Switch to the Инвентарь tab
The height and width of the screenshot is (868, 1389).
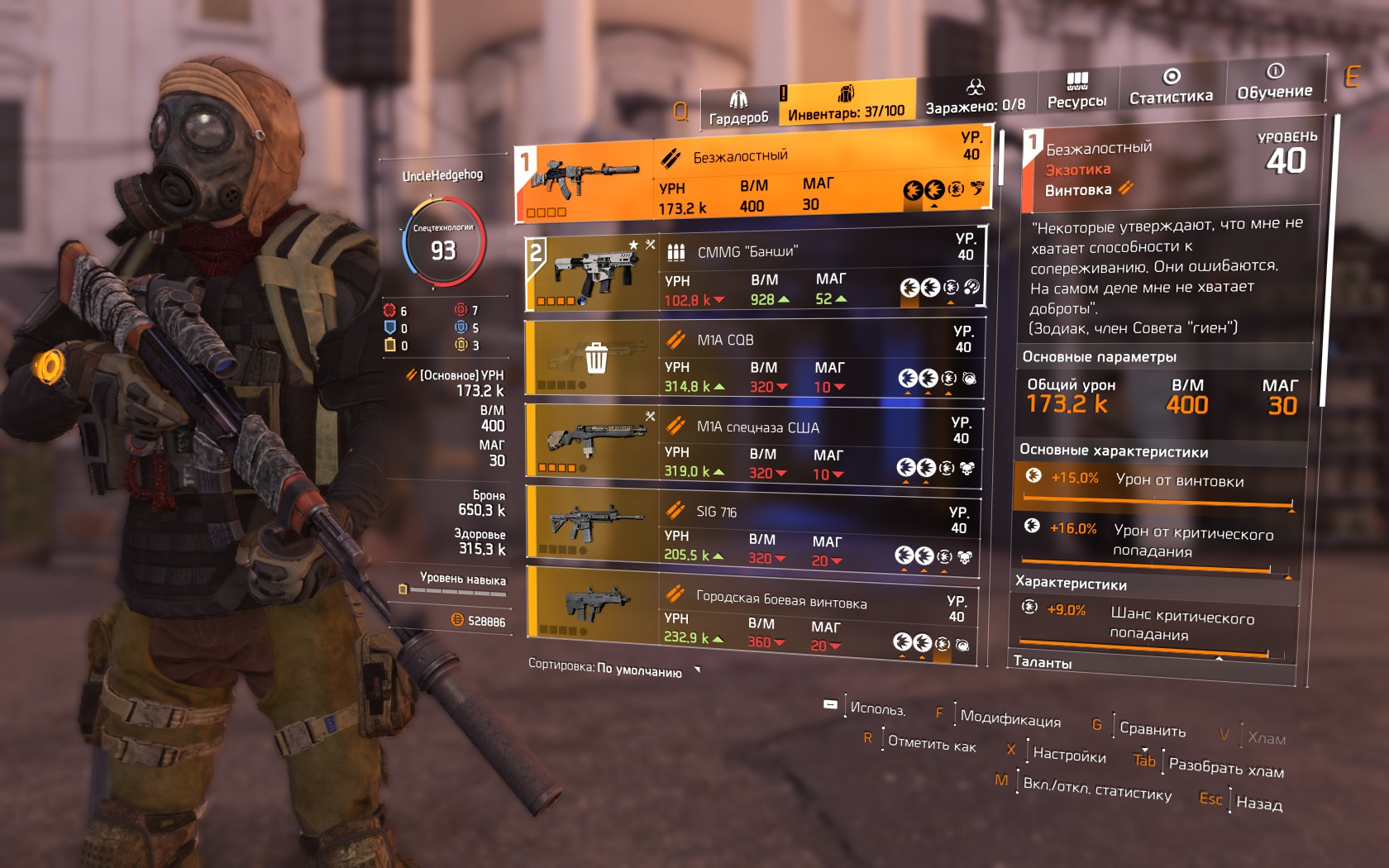(x=846, y=103)
